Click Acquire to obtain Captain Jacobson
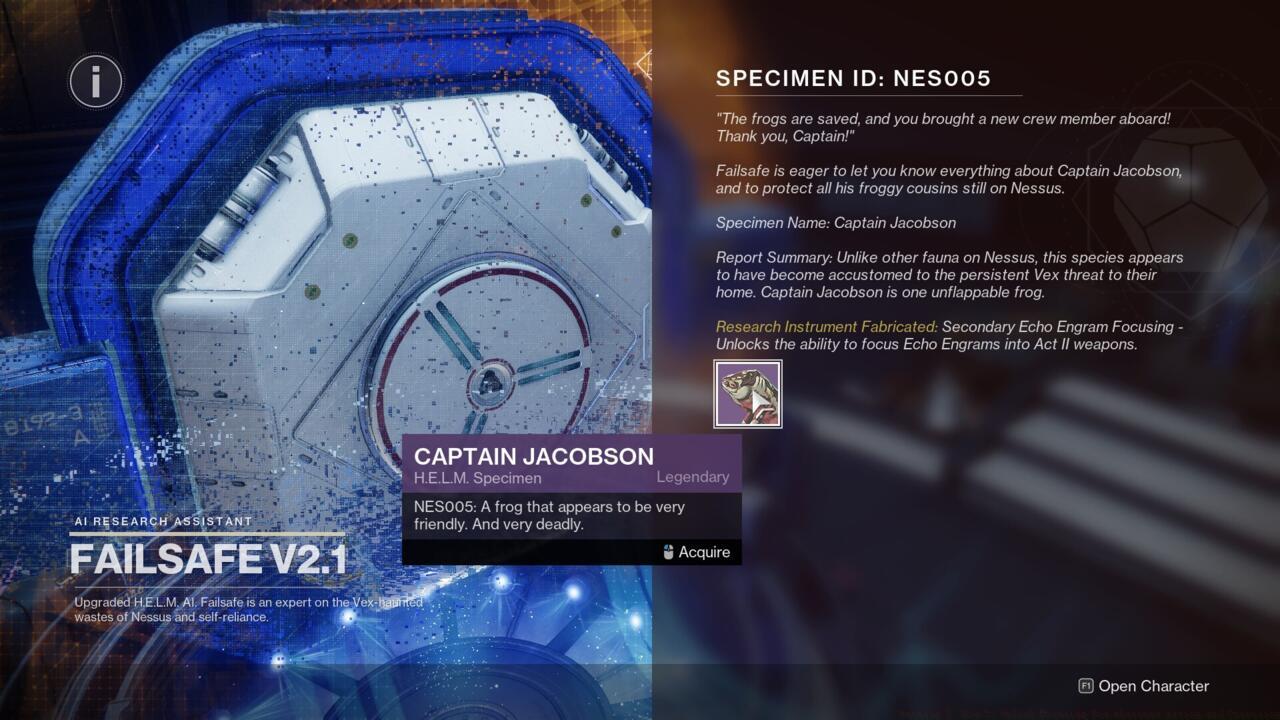Viewport: 1280px width, 720px height. coord(705,551)
